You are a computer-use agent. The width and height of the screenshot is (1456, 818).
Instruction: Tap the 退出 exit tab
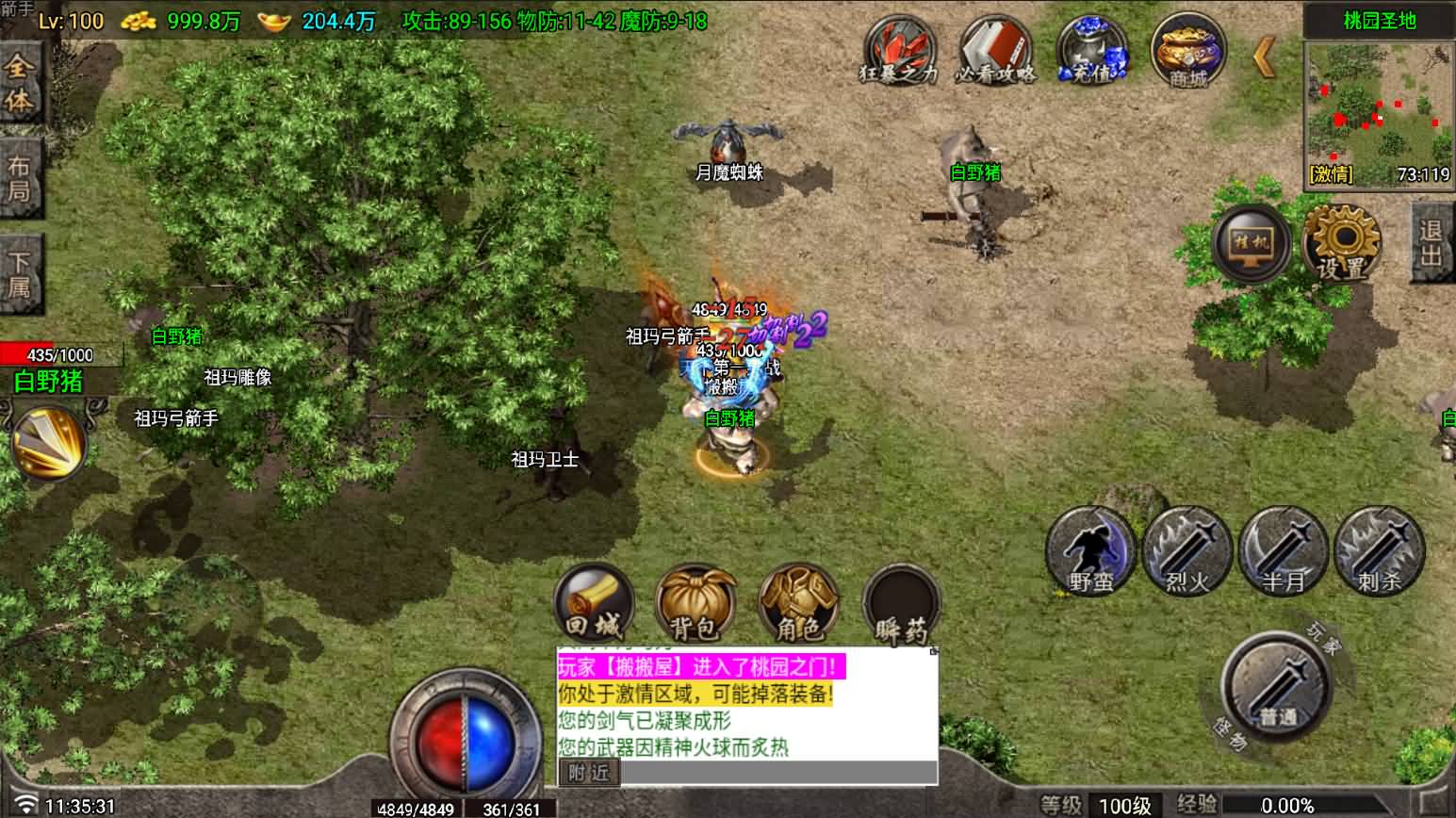tap(1431, 243)
